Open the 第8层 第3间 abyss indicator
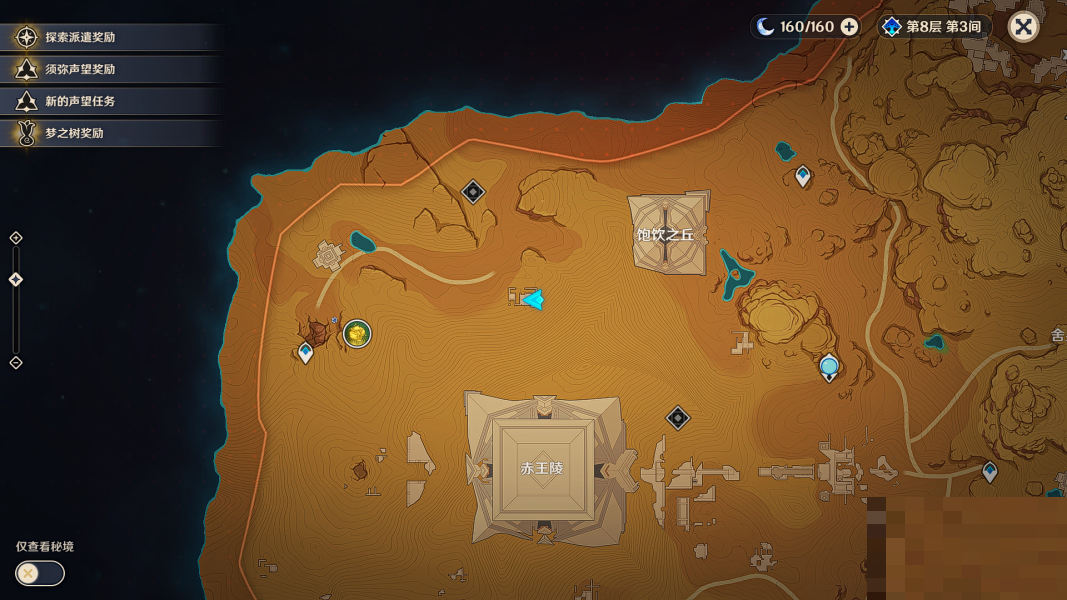Image resolution: width=1067 pixels, height=600 pixels. 936,27
